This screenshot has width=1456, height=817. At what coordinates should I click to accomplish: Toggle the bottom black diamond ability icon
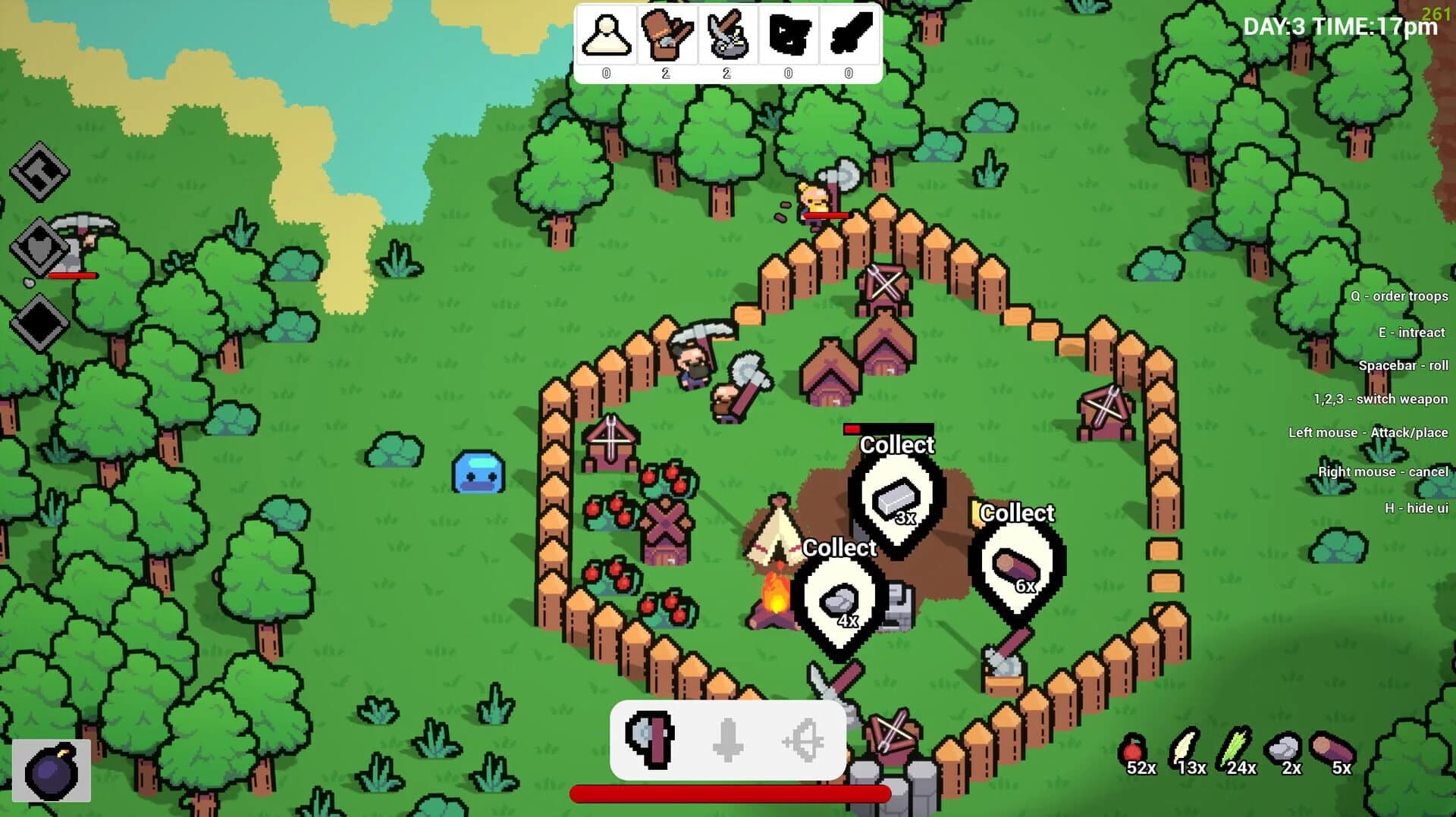[39, 319]
